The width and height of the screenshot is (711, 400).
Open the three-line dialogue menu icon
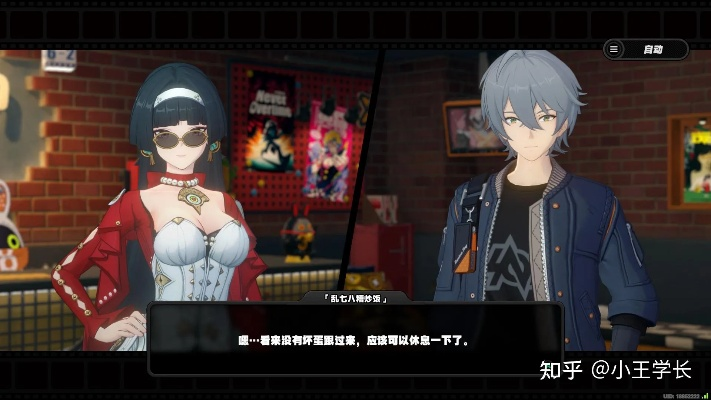point(614,49)
